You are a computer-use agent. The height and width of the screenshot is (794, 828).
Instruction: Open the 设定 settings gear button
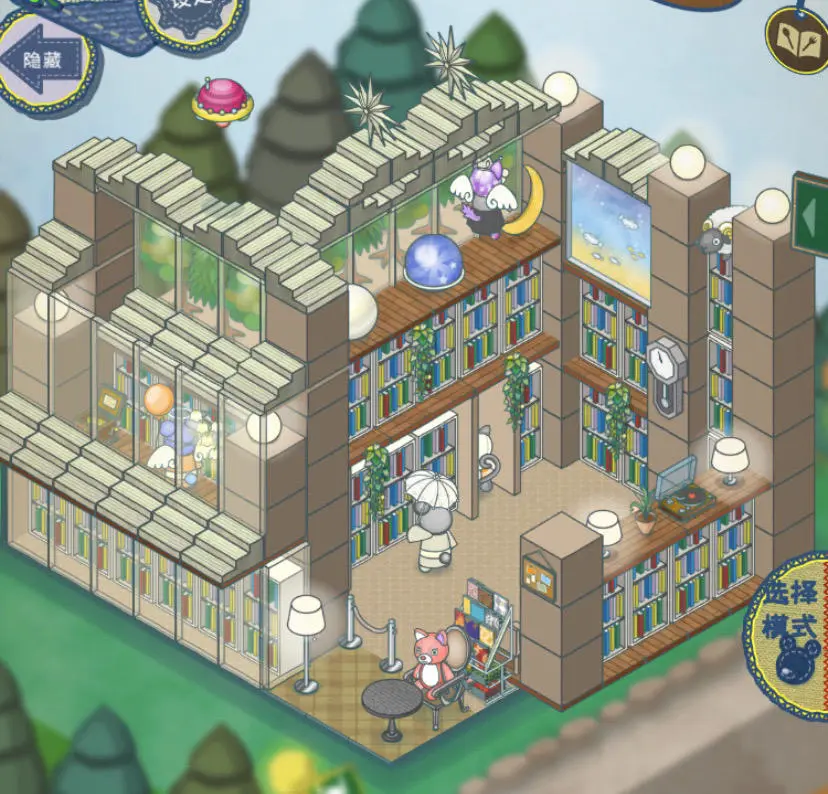190,20
